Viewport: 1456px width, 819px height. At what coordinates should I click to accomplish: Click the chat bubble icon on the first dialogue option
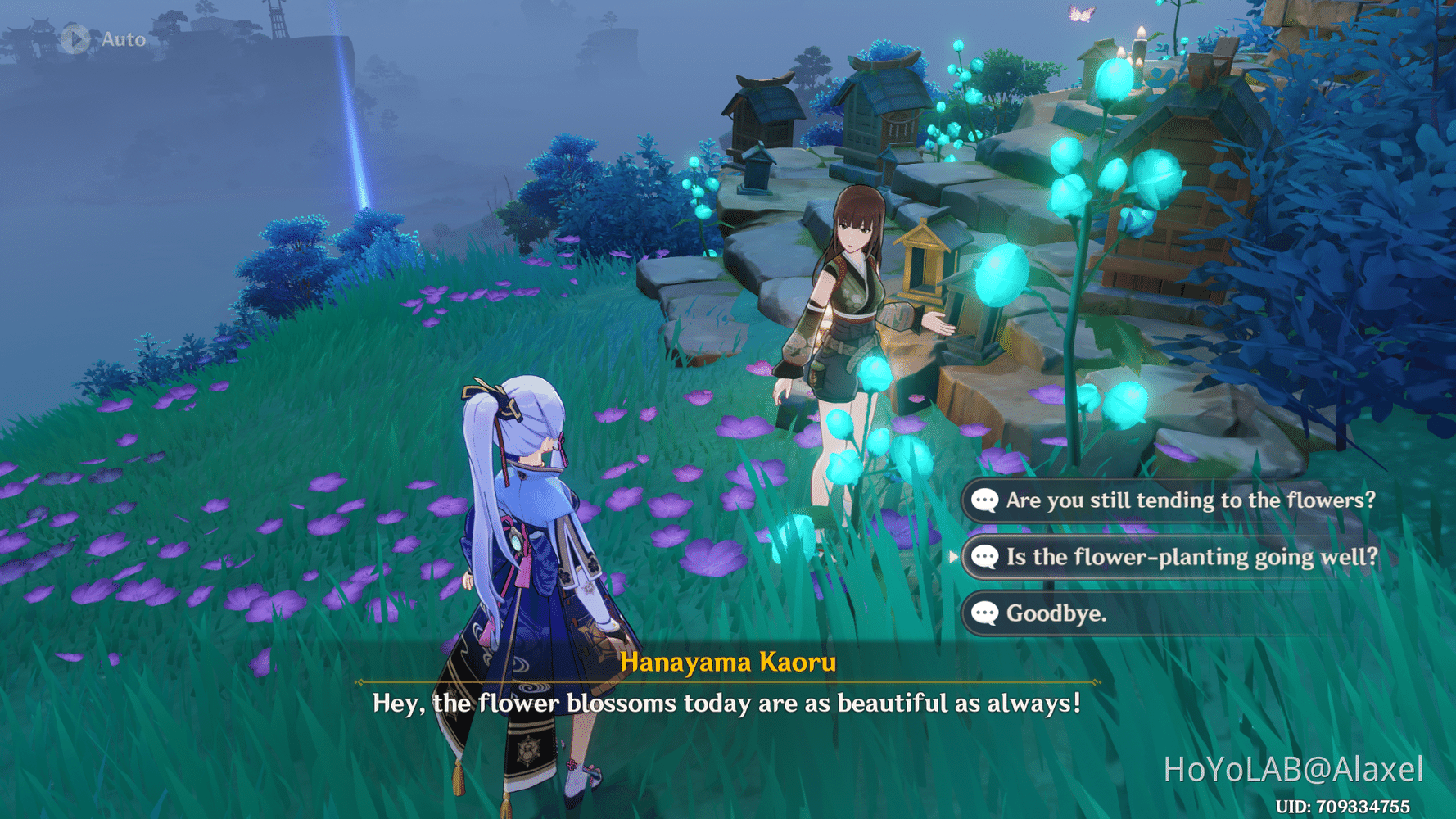point(987,500)
